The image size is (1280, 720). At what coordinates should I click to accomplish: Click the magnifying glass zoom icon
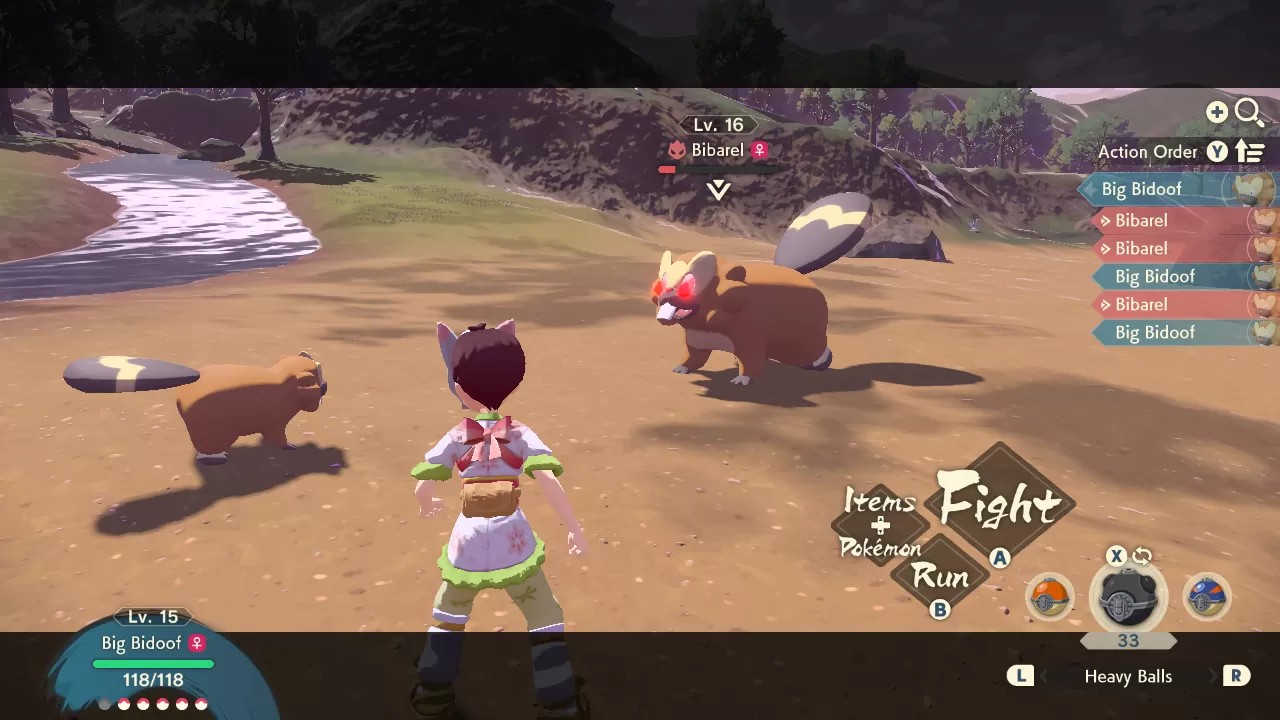1249,112
